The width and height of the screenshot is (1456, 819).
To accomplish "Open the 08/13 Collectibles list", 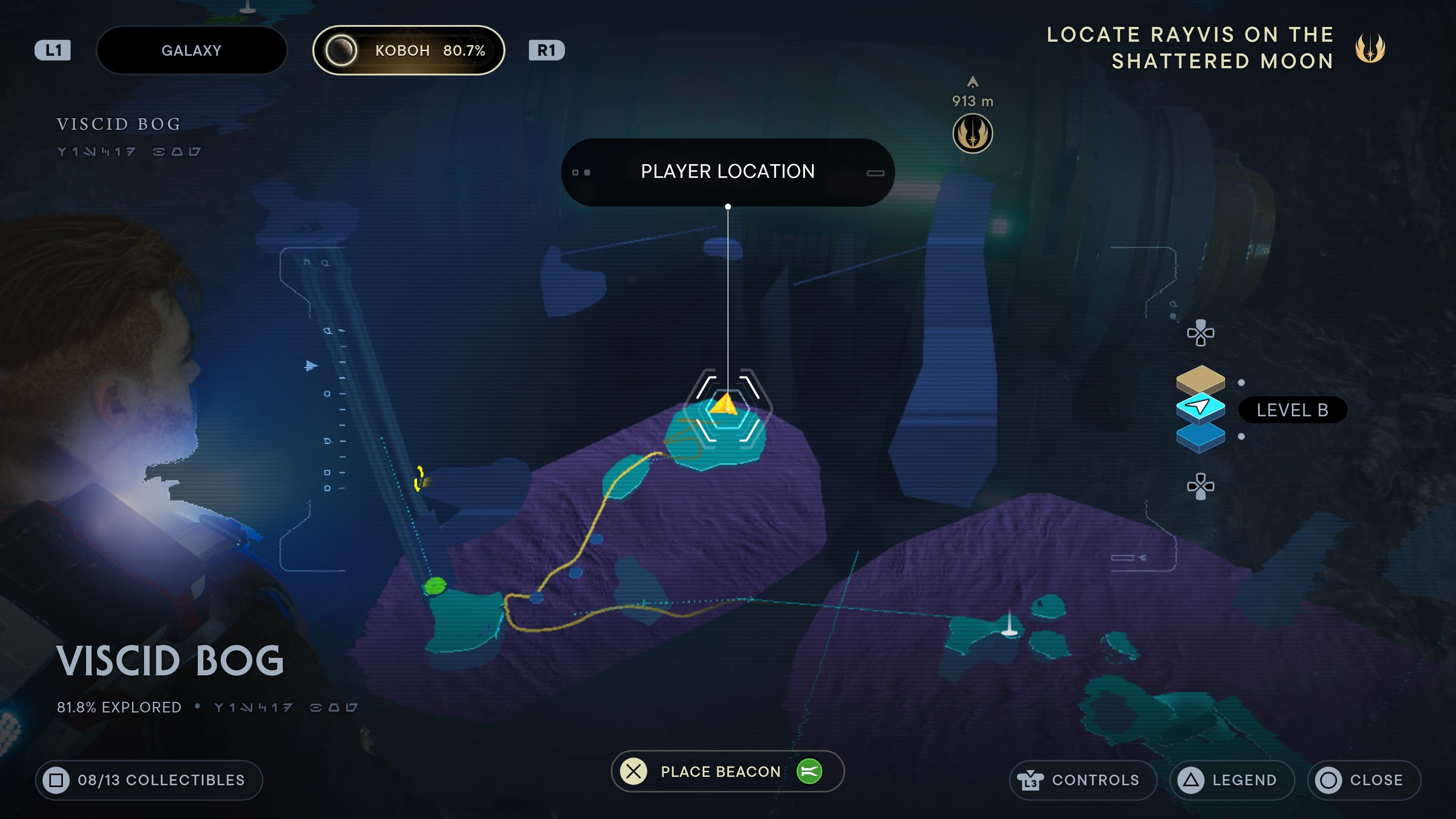I will tap(149, 780).
